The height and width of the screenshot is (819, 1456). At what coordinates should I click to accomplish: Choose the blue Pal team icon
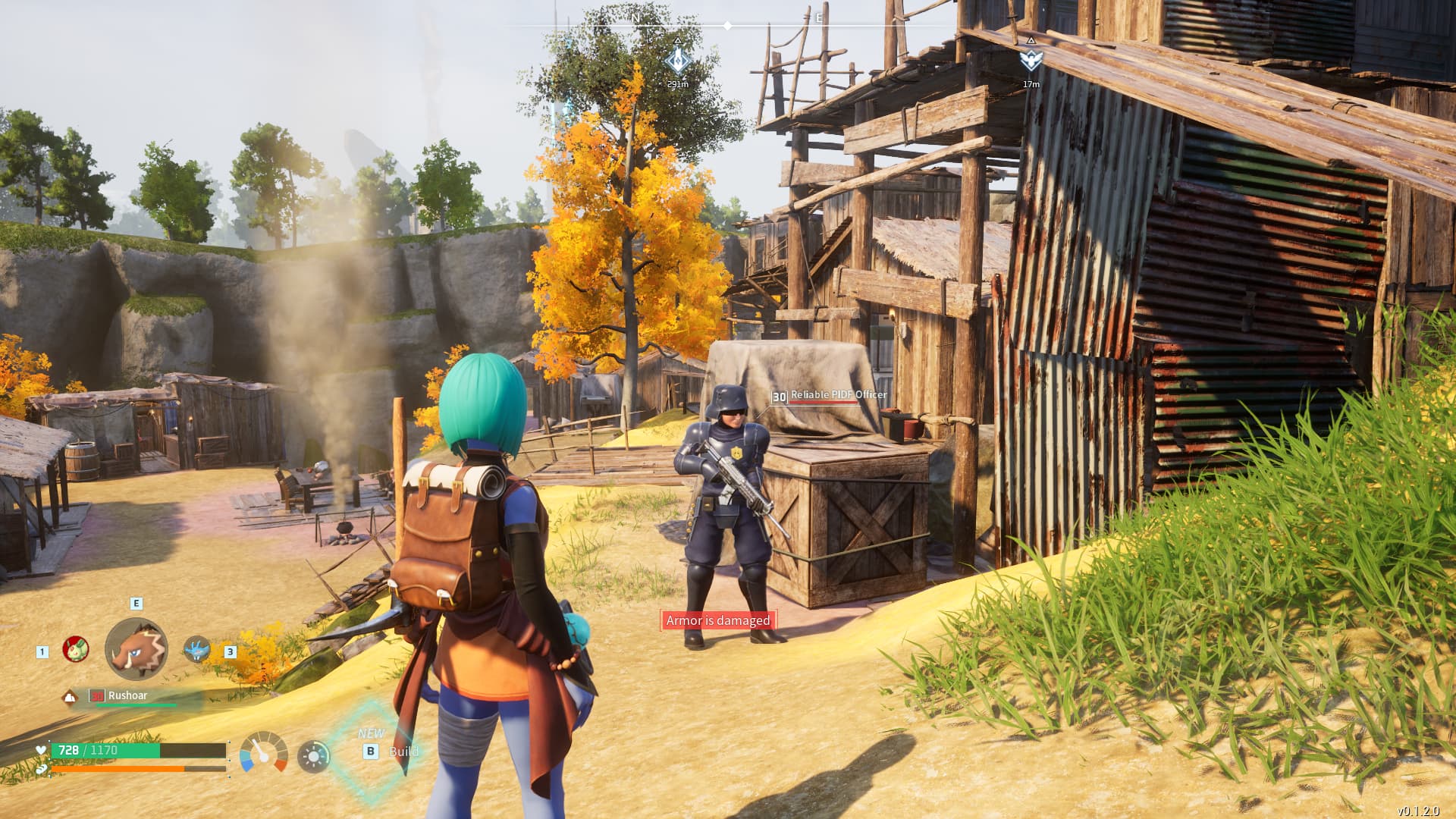click(x=196, y=649)
